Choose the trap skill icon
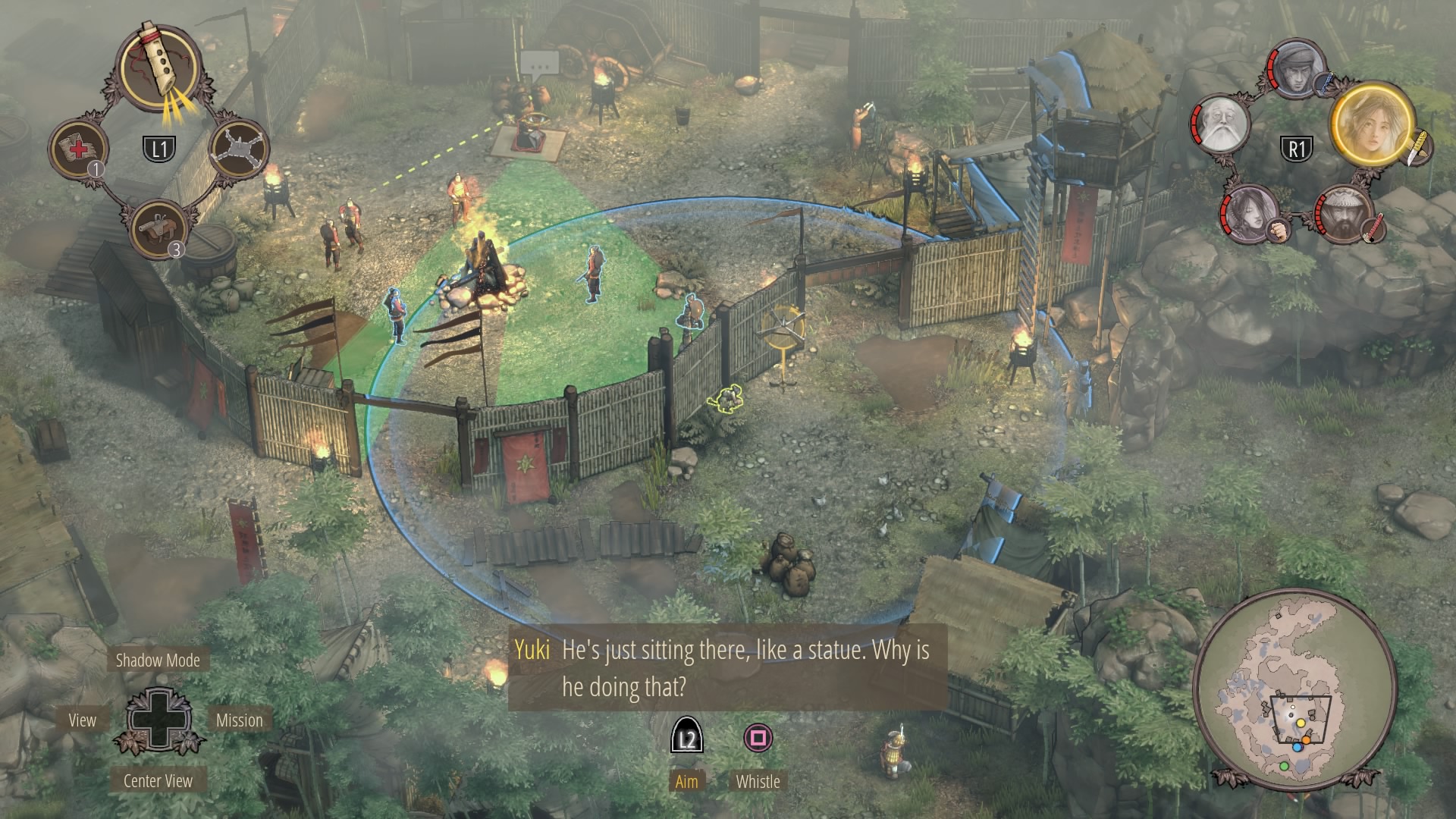This screenshot has height=819, width=1456. 238,148
